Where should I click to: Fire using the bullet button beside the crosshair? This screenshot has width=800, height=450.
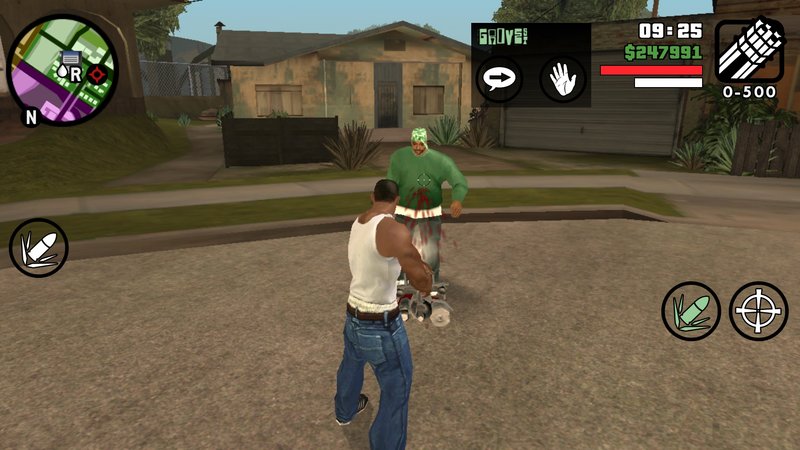(691, 310)
